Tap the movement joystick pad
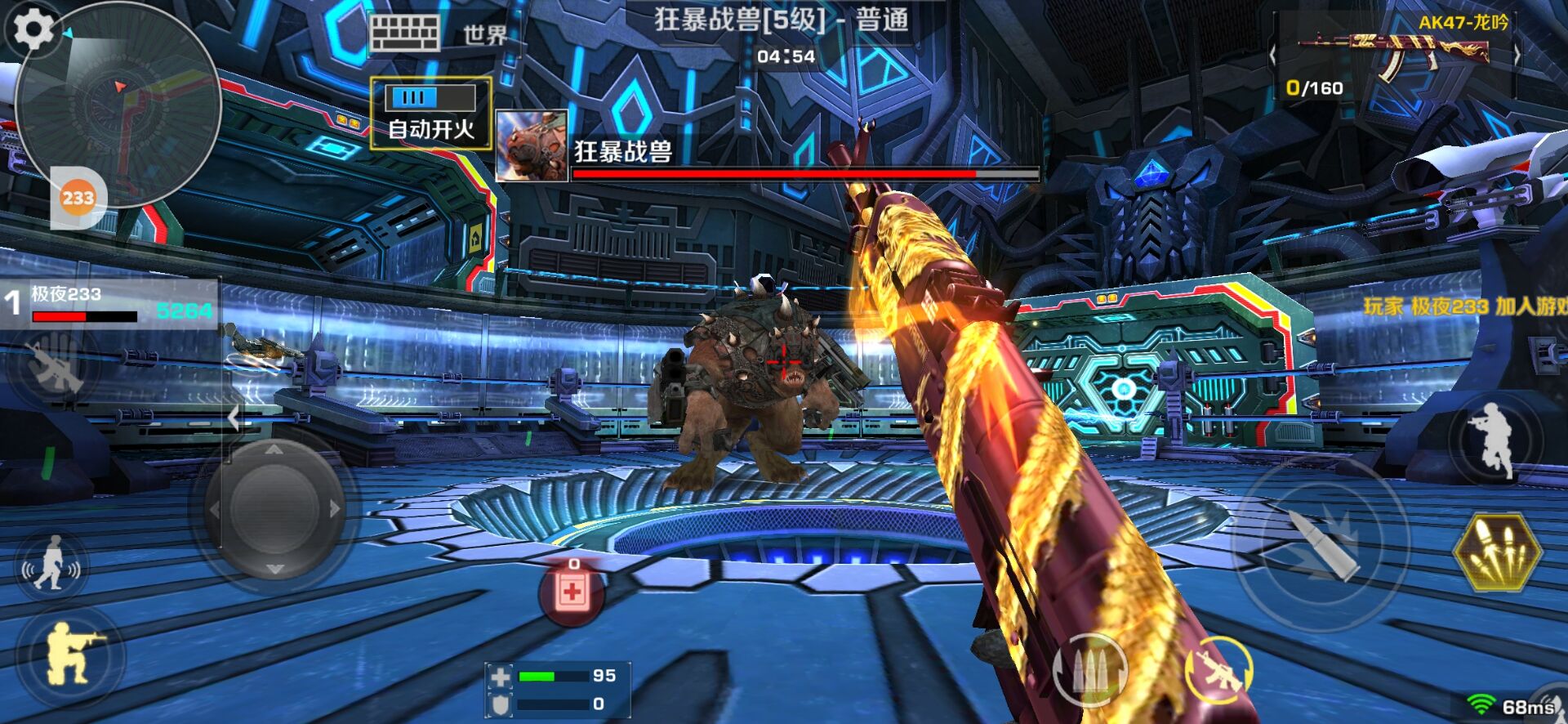1568x724 pixels. coord(274,507)
